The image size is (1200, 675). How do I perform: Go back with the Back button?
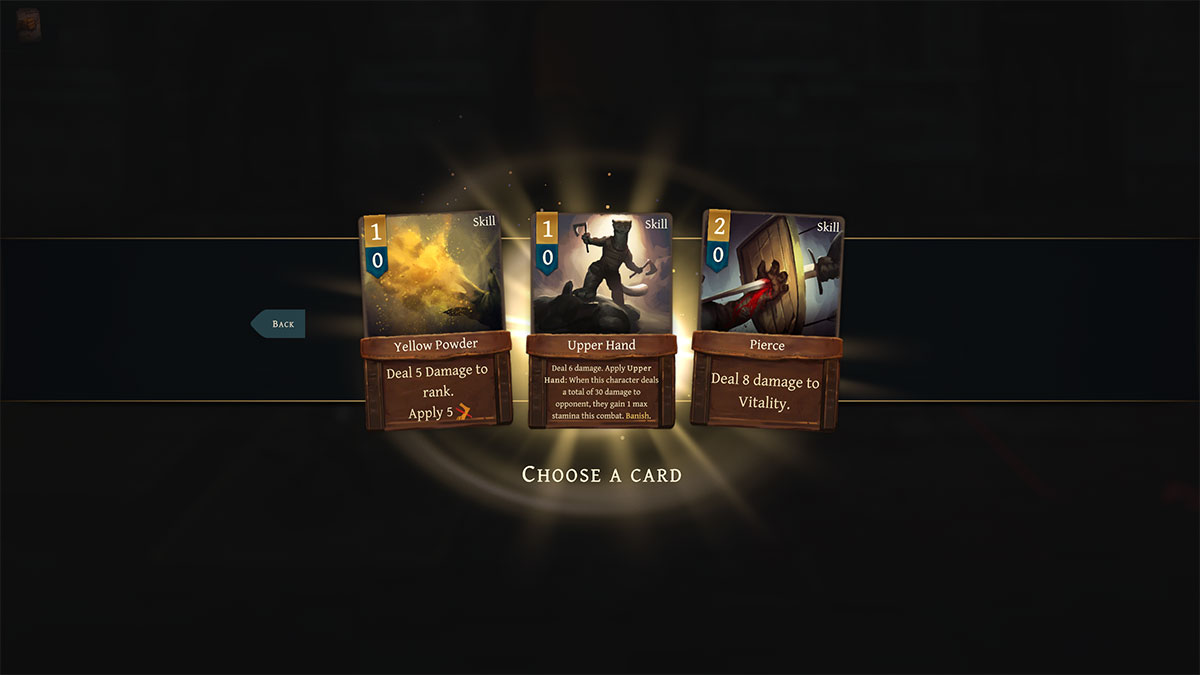279,324
